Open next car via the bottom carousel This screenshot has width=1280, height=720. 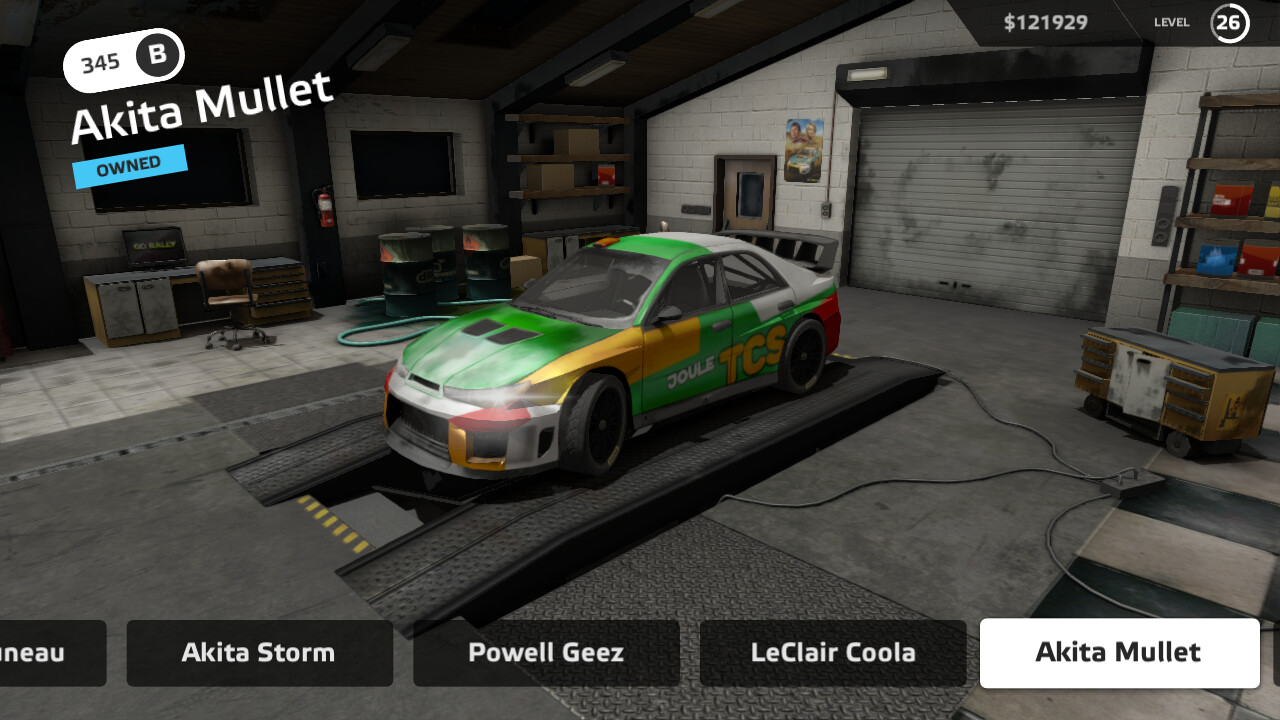coord(546,653)
